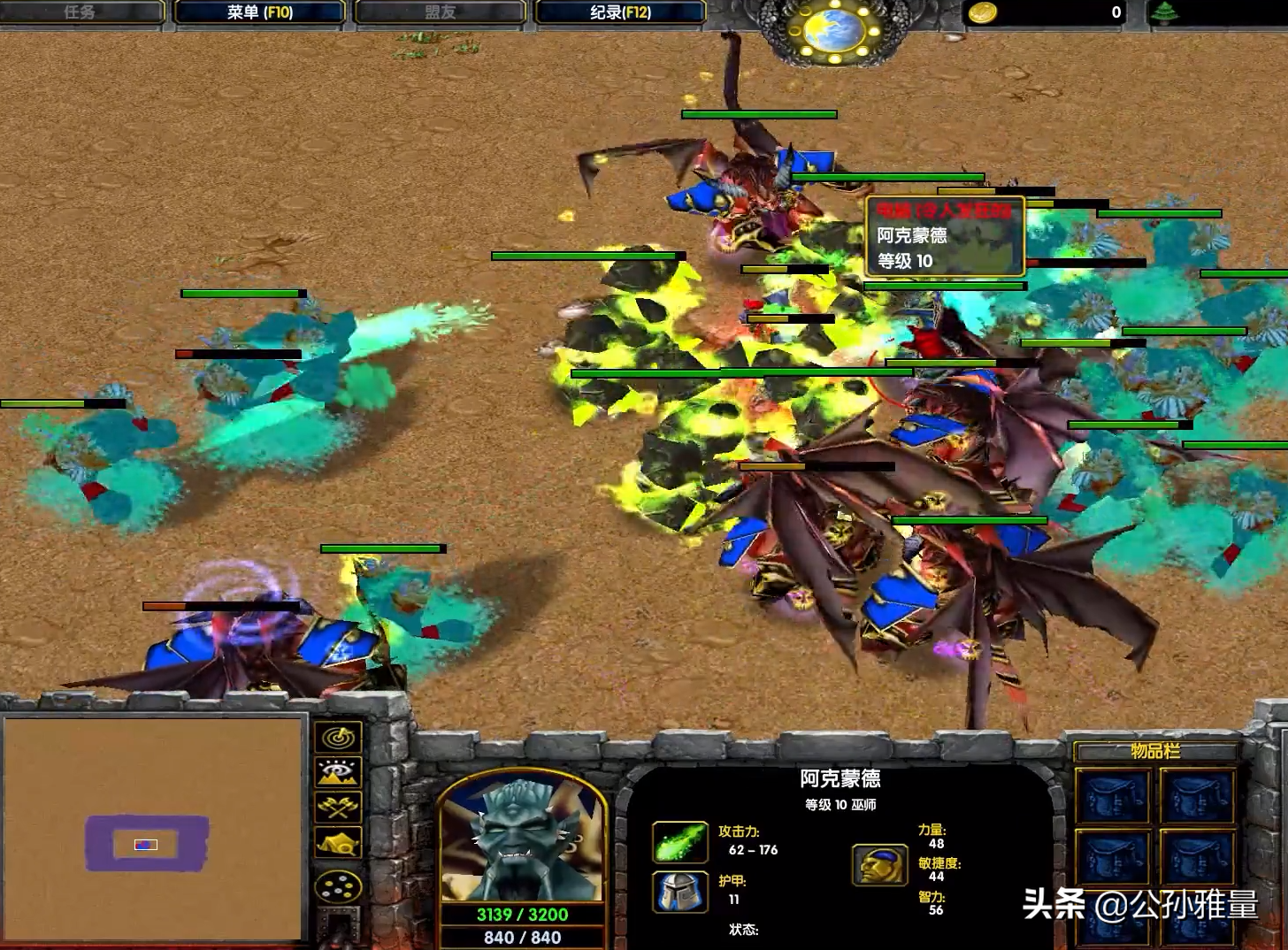Screen dimensions: 1288x950
Task: Toggle minimap terrain display with eye icon
Action: [338, 772]
